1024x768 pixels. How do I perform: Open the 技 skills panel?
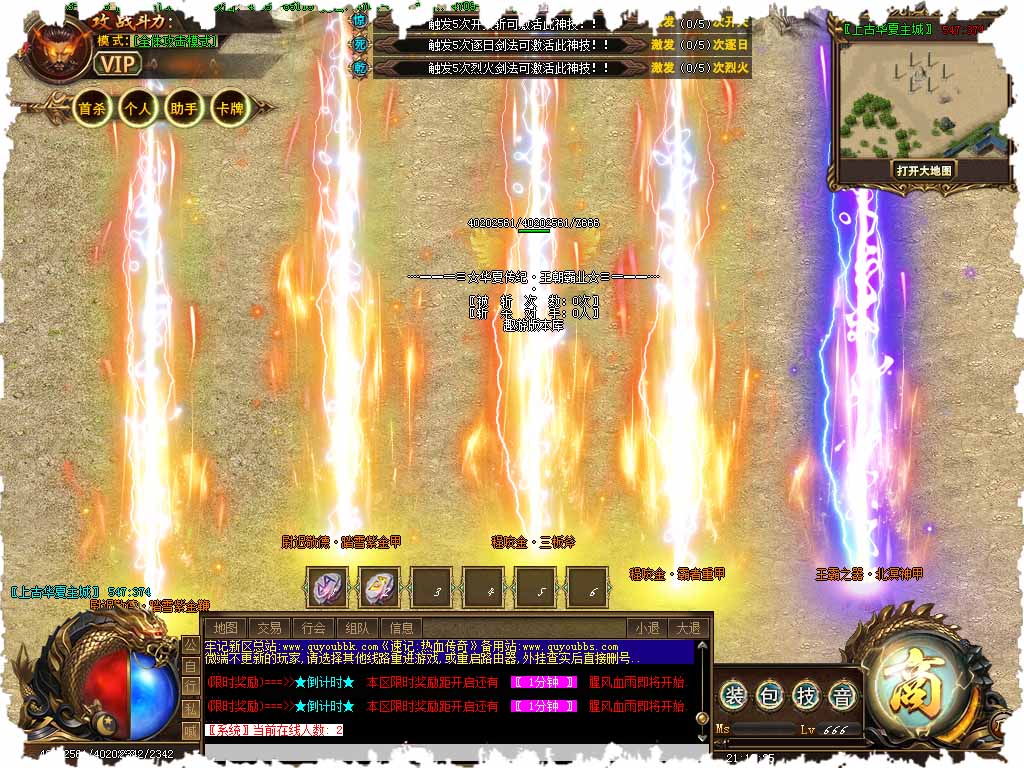[807, 696]
